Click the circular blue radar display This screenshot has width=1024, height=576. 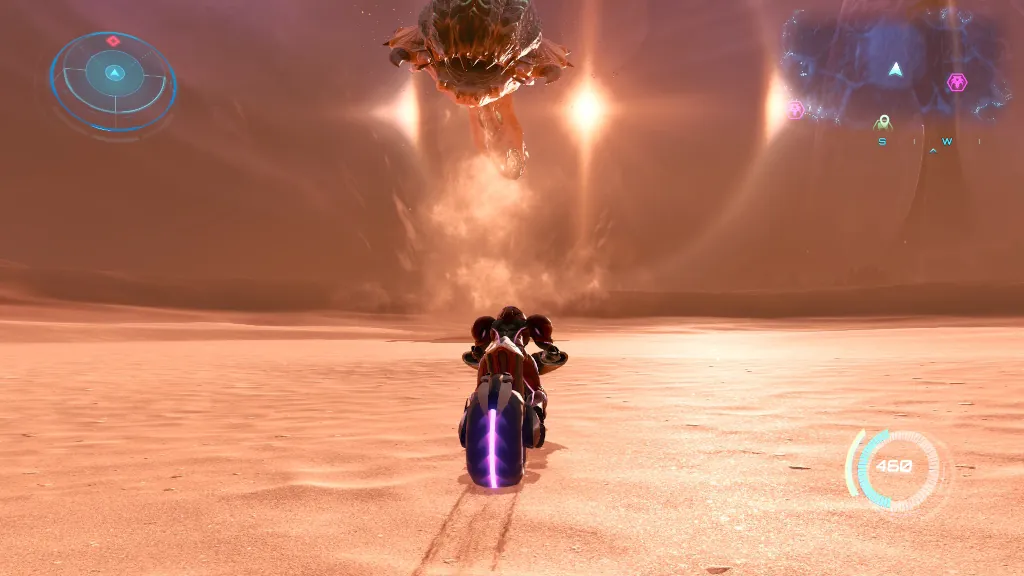tap(113, 81)
